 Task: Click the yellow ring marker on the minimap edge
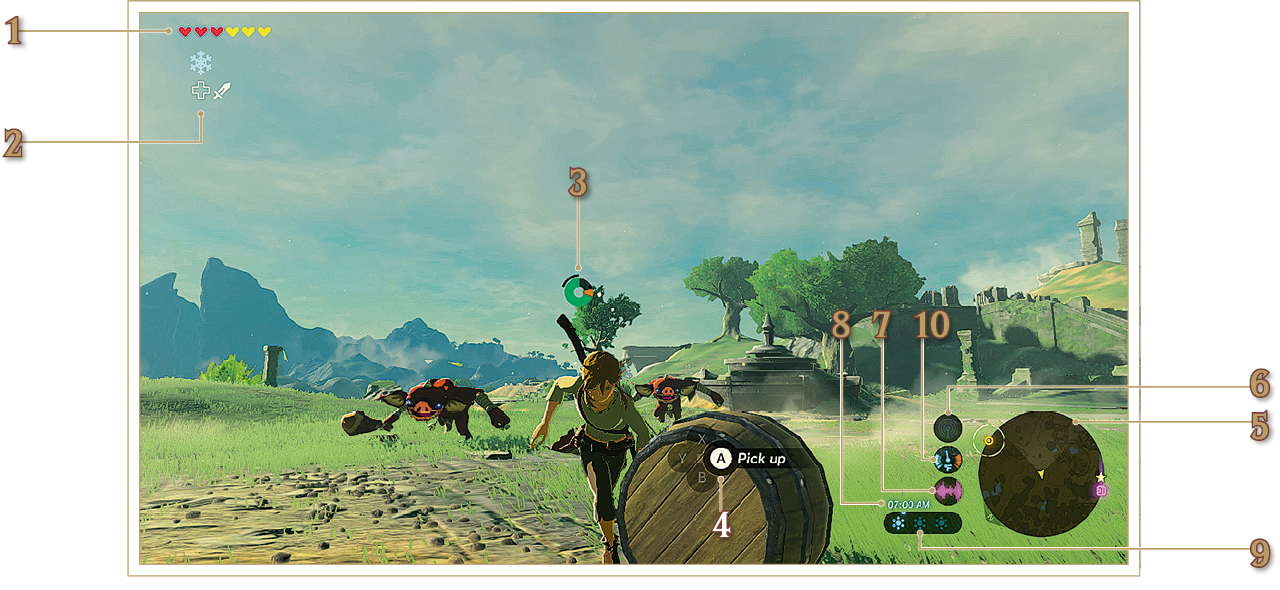point(989,439)
